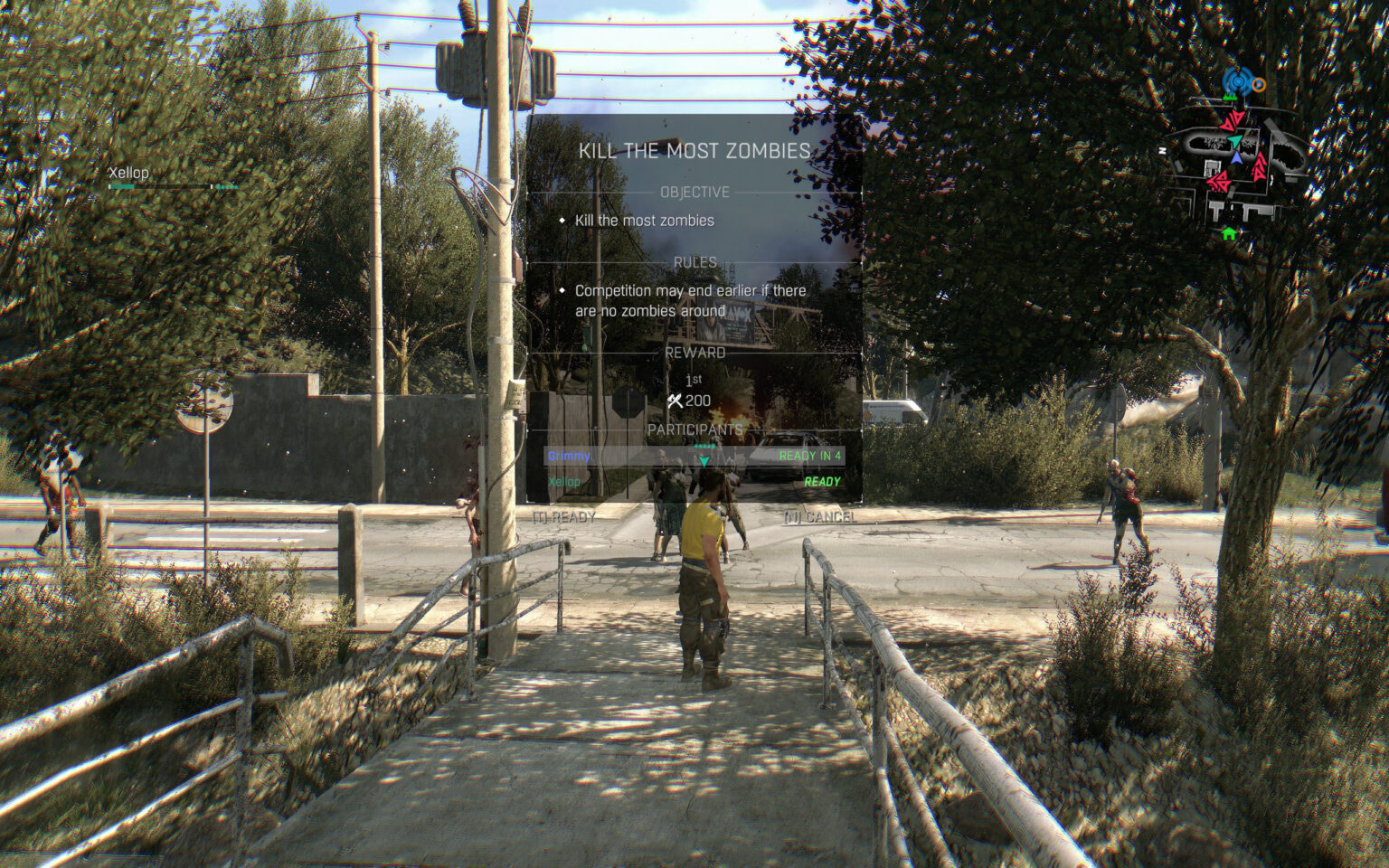Viewport: 1389px width, 868px height.
Task: Collapse the OBJECTIVE section header
Action: pyautogui.click(x=696, y=191)
